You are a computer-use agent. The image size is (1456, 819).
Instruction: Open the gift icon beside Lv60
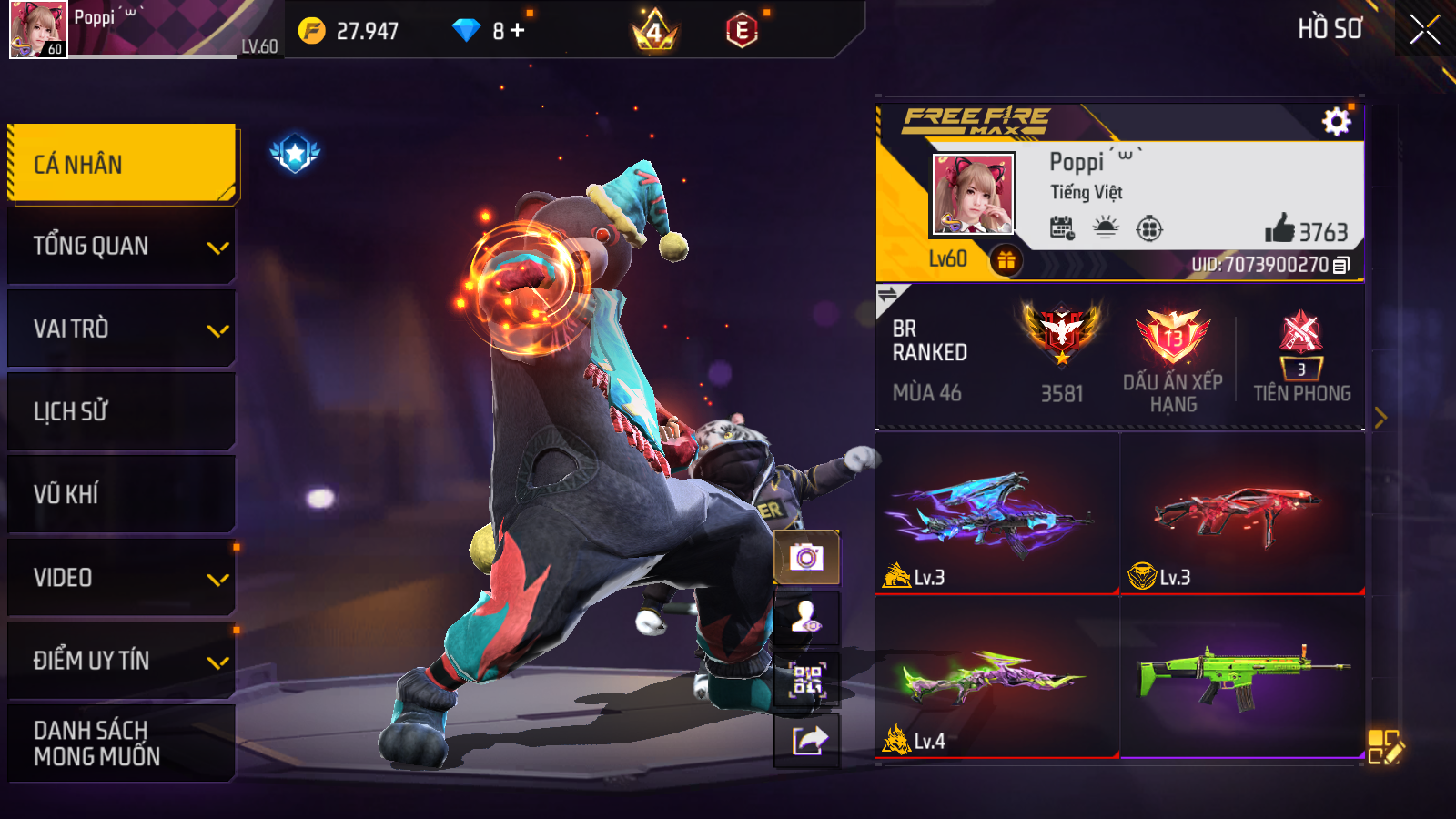(1006, 261)
